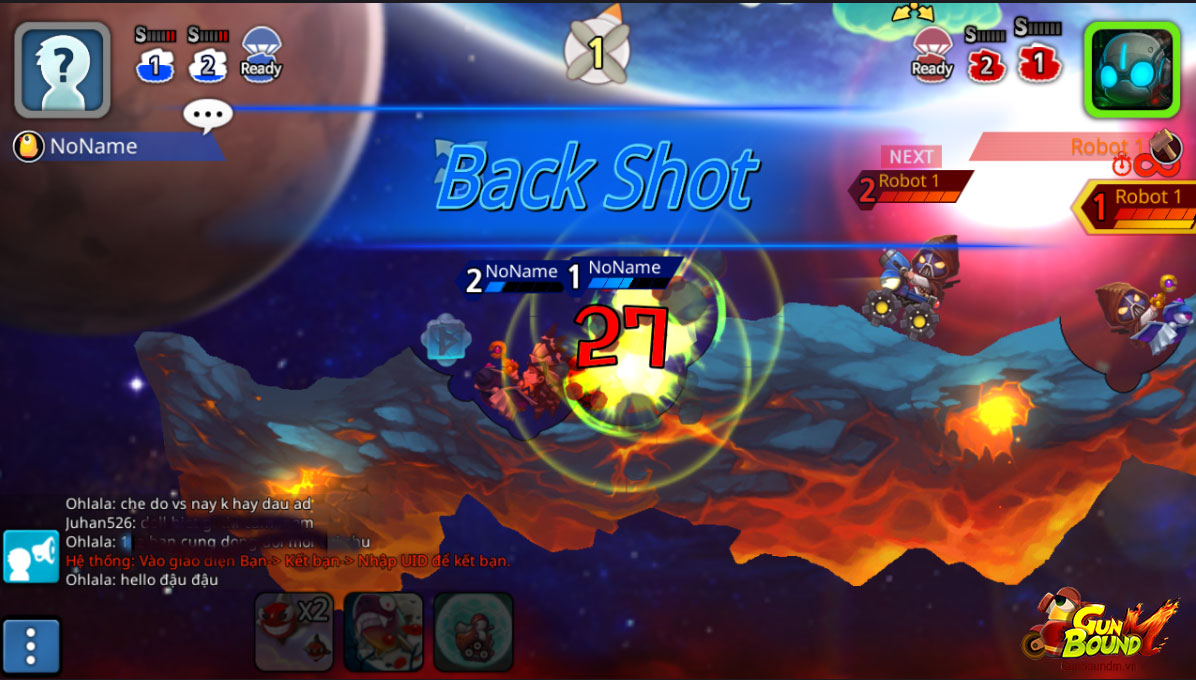Click the NoName player name banner
1196x680 pixels.
115,147
